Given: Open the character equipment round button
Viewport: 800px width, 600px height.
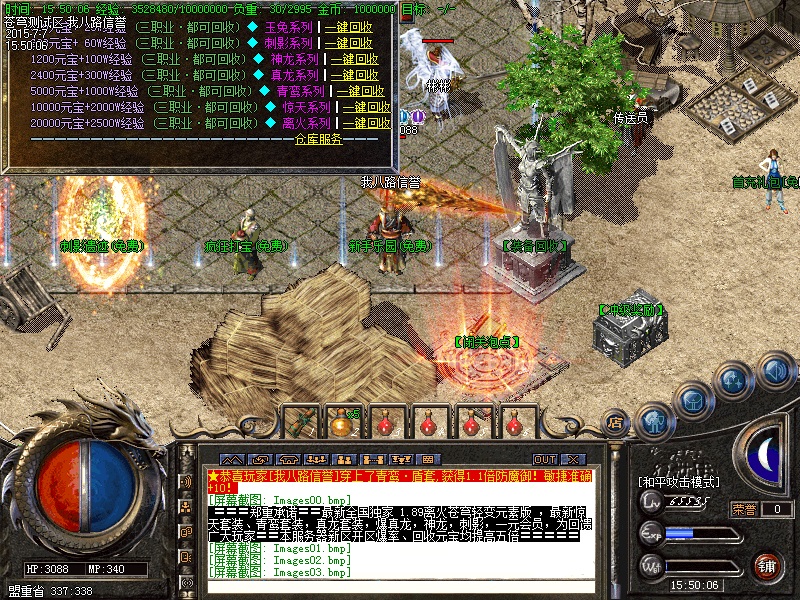Looking at the screenshot, I should click(x=654, y=420).
